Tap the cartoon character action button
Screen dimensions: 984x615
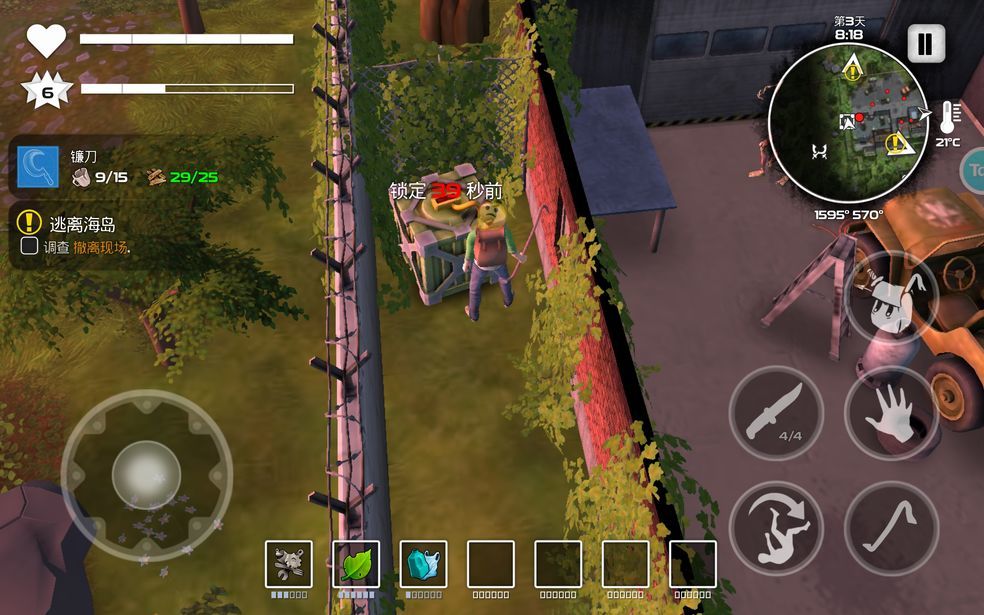click(891, 298)
